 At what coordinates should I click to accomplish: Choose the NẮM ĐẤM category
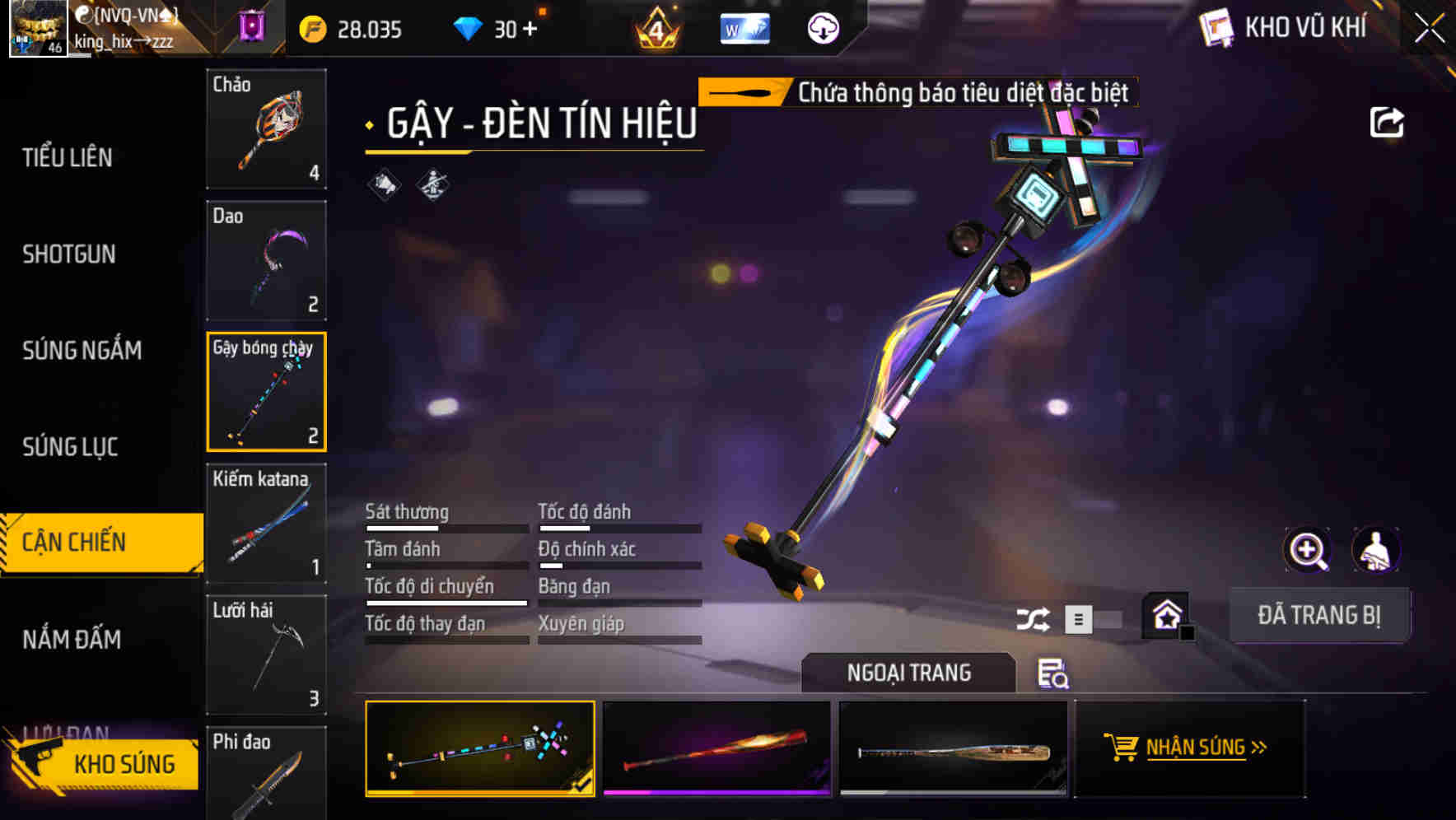tap(72, 639)
